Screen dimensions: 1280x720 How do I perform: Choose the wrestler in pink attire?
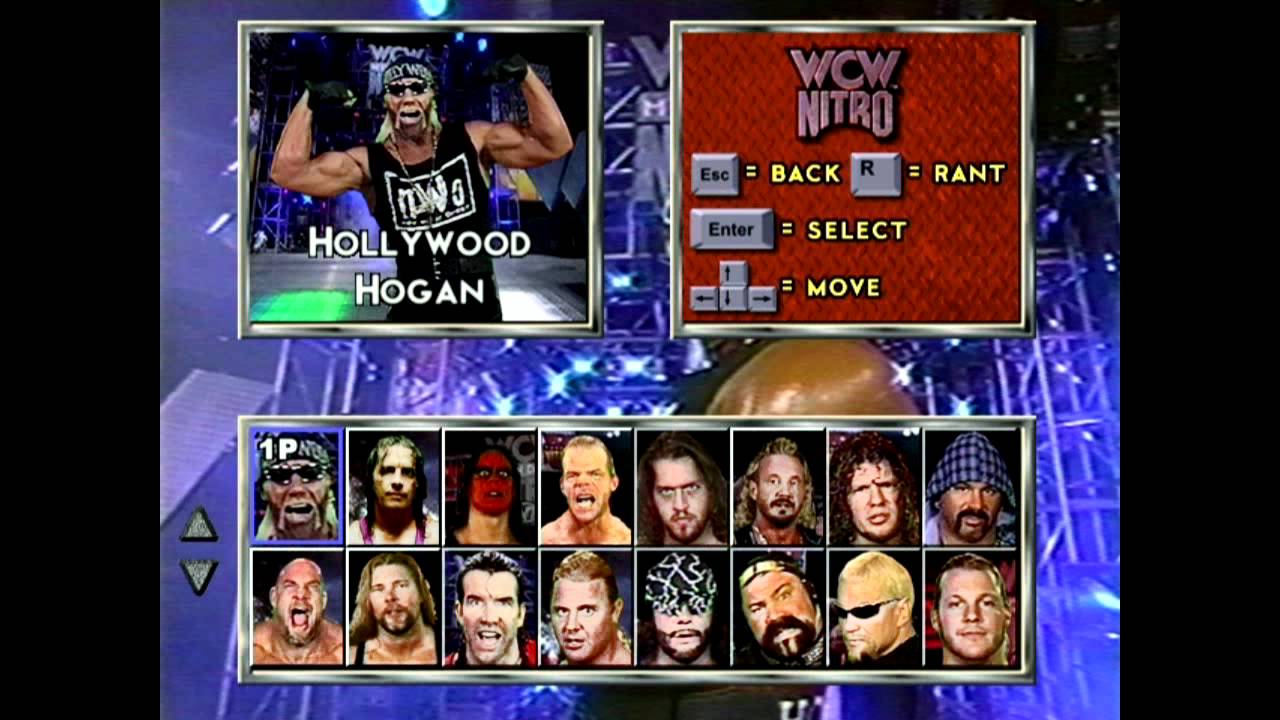393,487
